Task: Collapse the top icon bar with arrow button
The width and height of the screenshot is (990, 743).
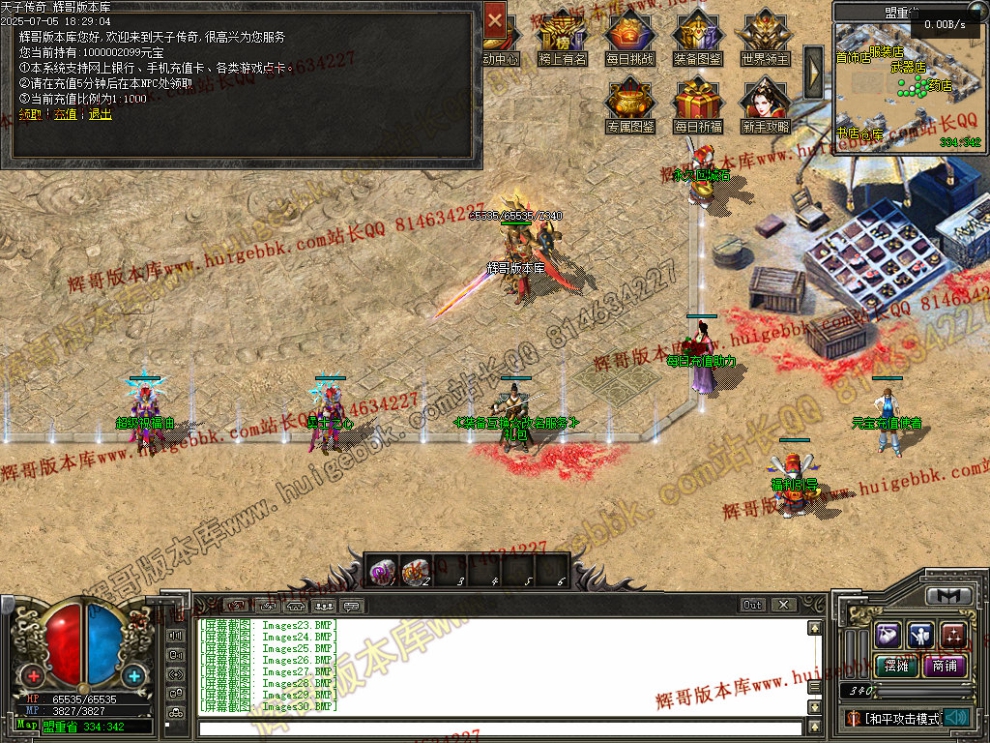Action: [814, 70]
